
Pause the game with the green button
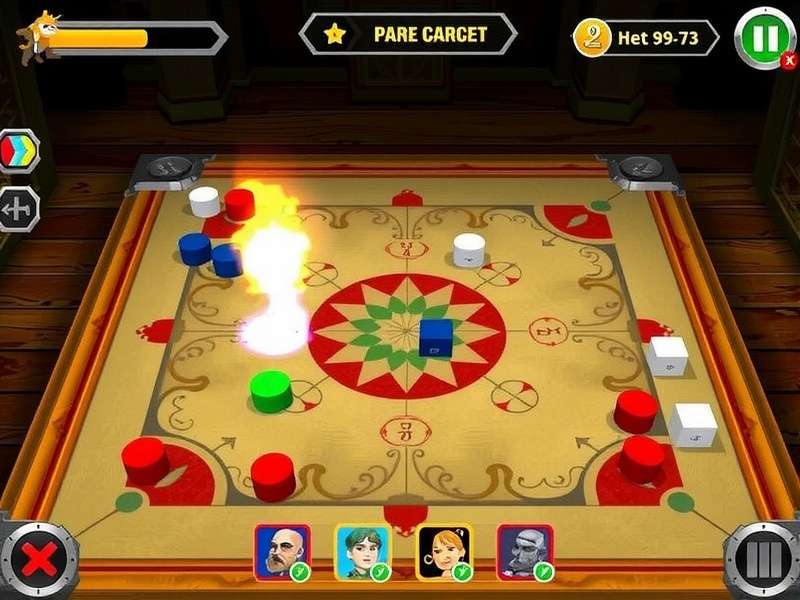pos(765,38)
